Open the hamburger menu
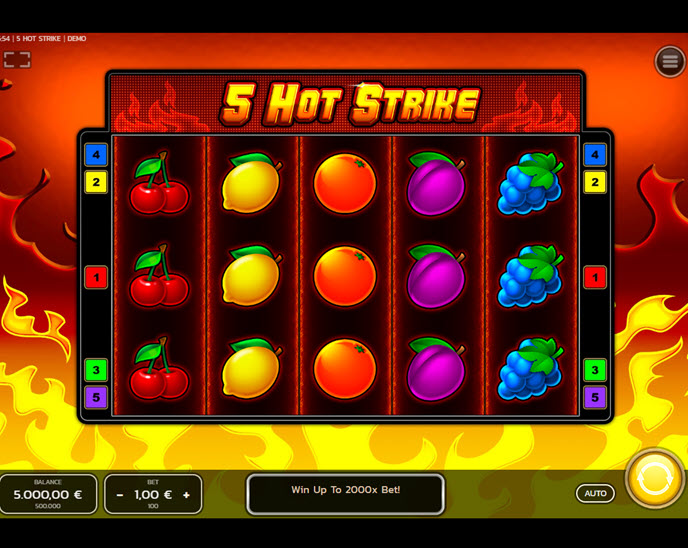The image size is (688, 548). [669, 61]
